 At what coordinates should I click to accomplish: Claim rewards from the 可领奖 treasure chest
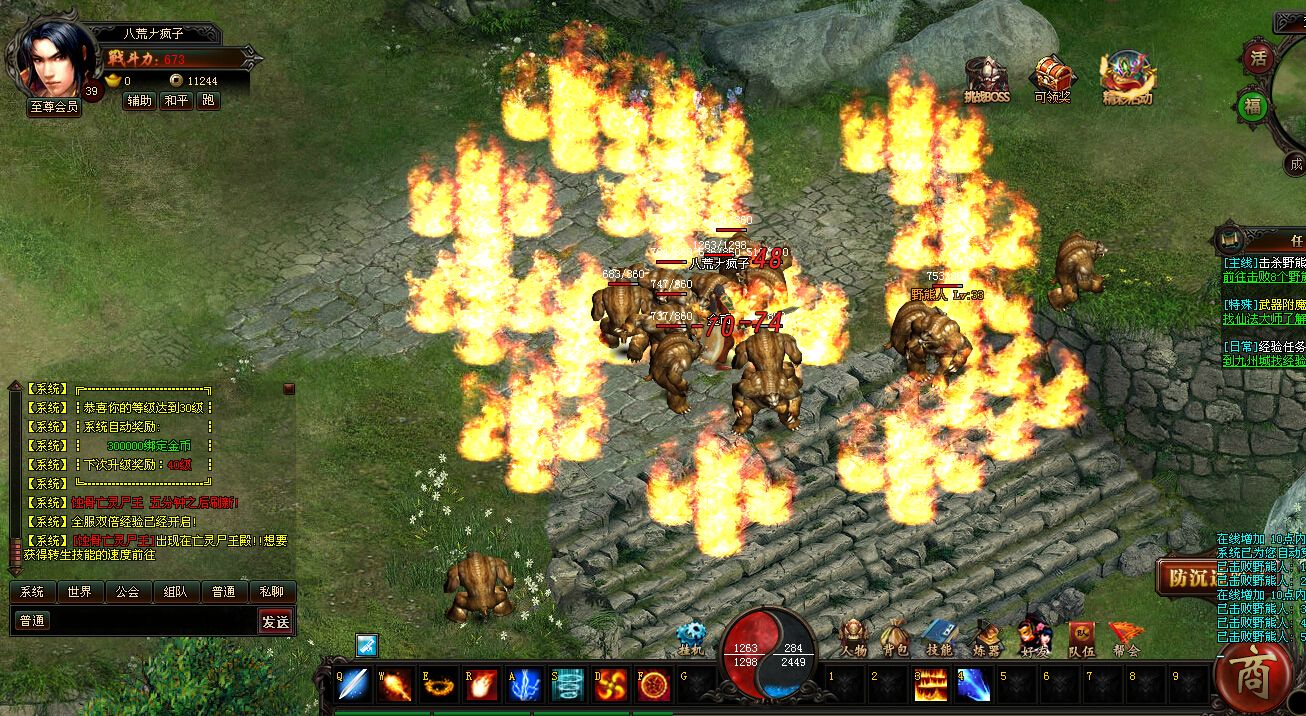coord(1052,78)
